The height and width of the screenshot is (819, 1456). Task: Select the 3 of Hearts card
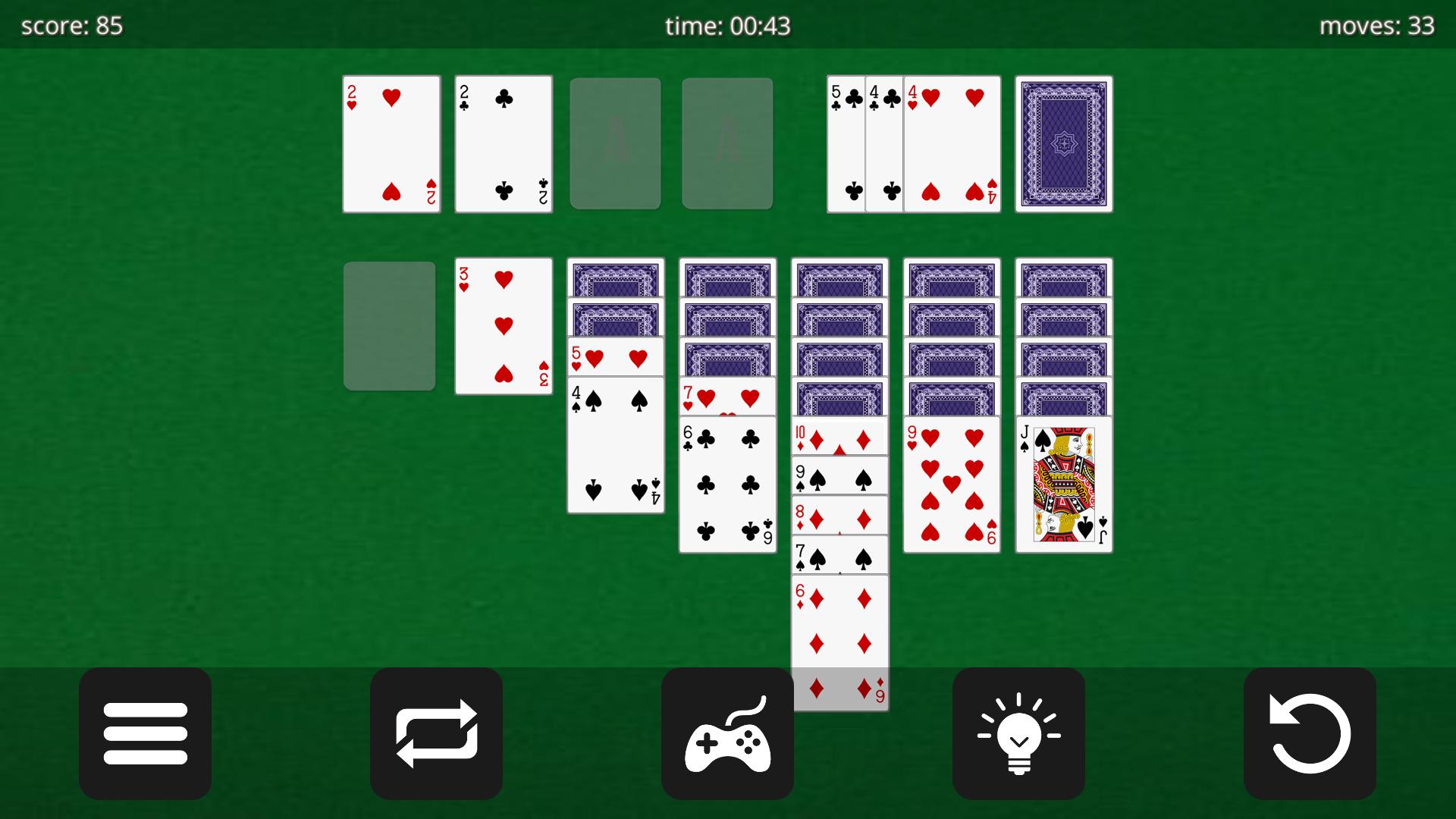pos(503,326)
